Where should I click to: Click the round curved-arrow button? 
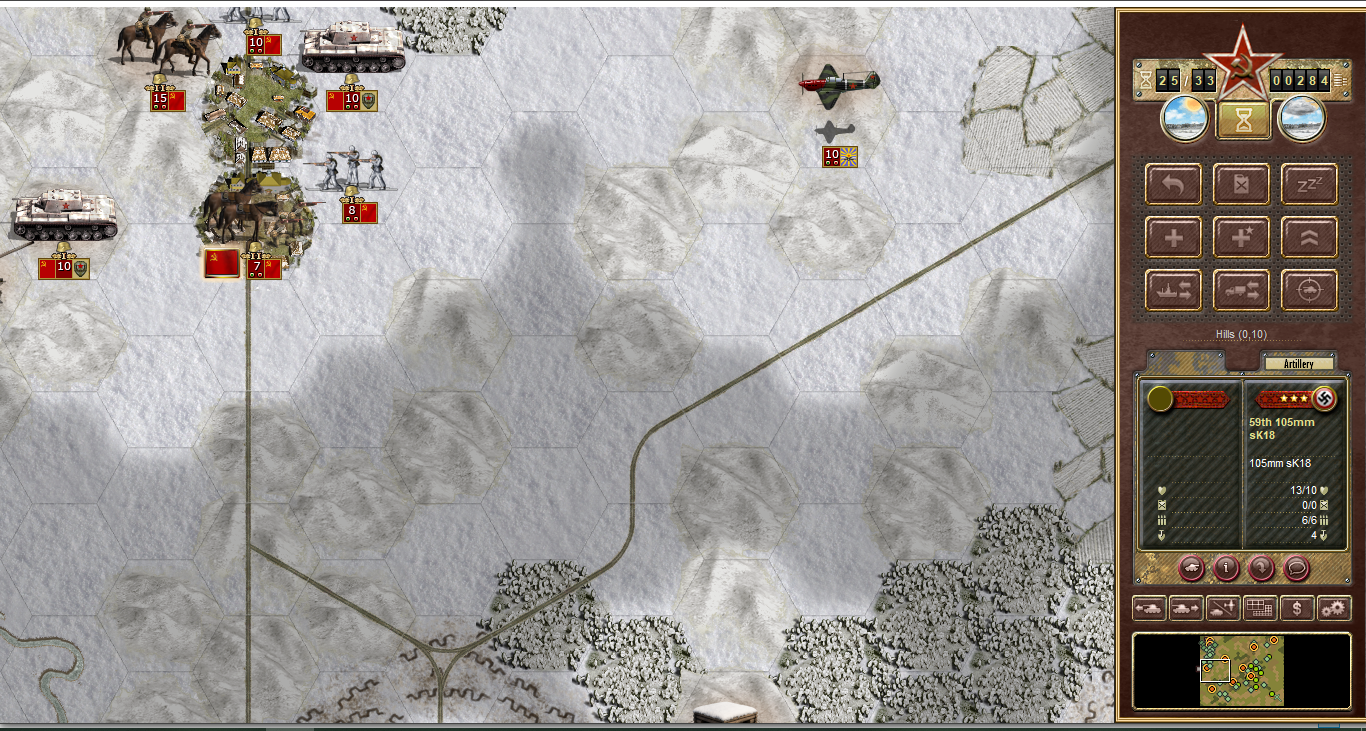[x=1261, y=569]
